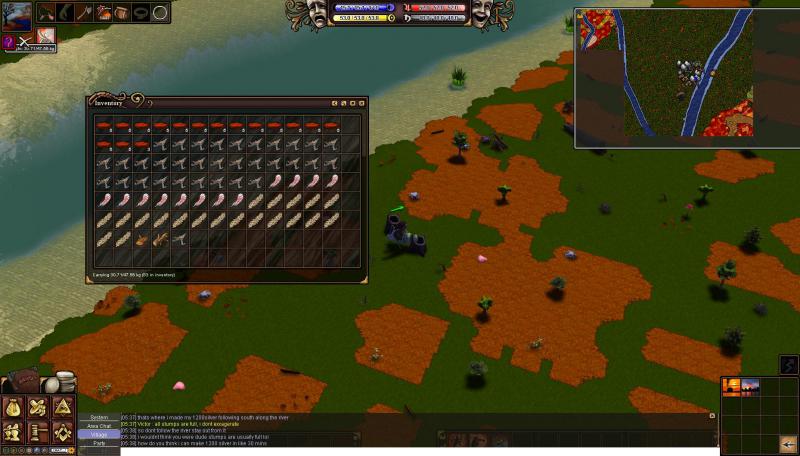Select the dark ring equipment slot
Screen dimensions: 800x456
coord(140,13)
